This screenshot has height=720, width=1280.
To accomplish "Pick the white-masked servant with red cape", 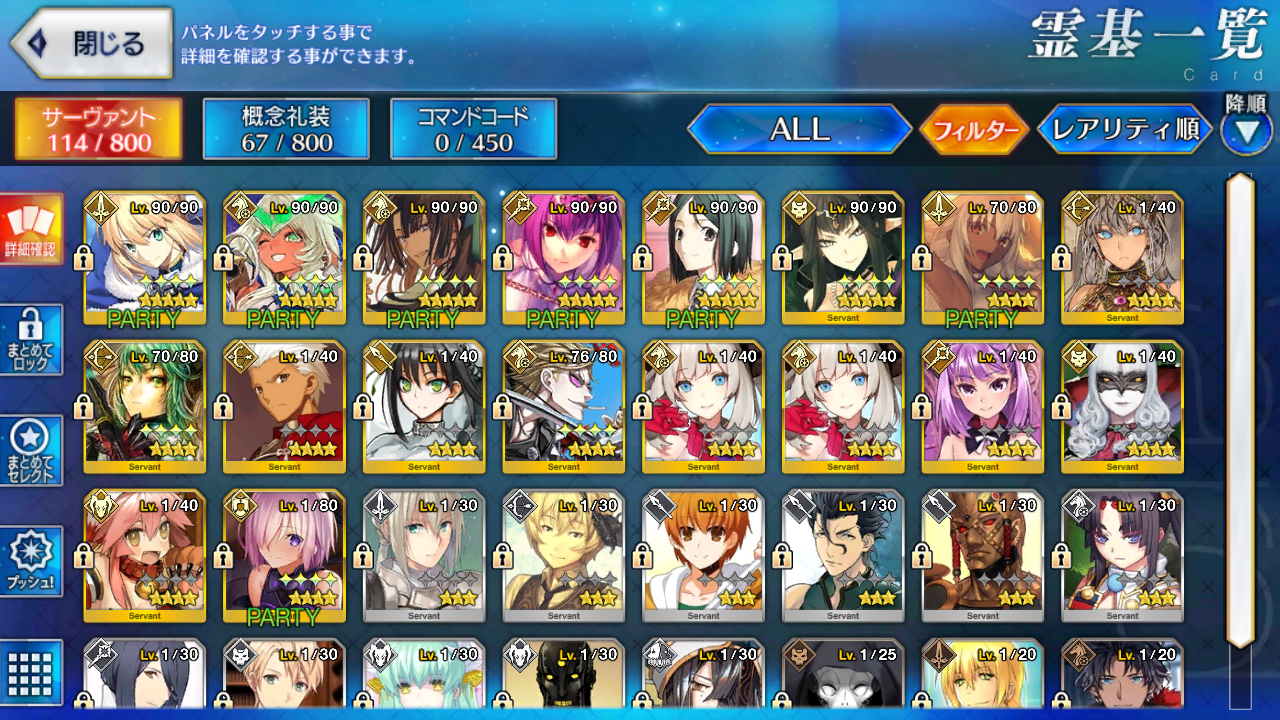I will pyautogui.click(x=1123, y=407).
